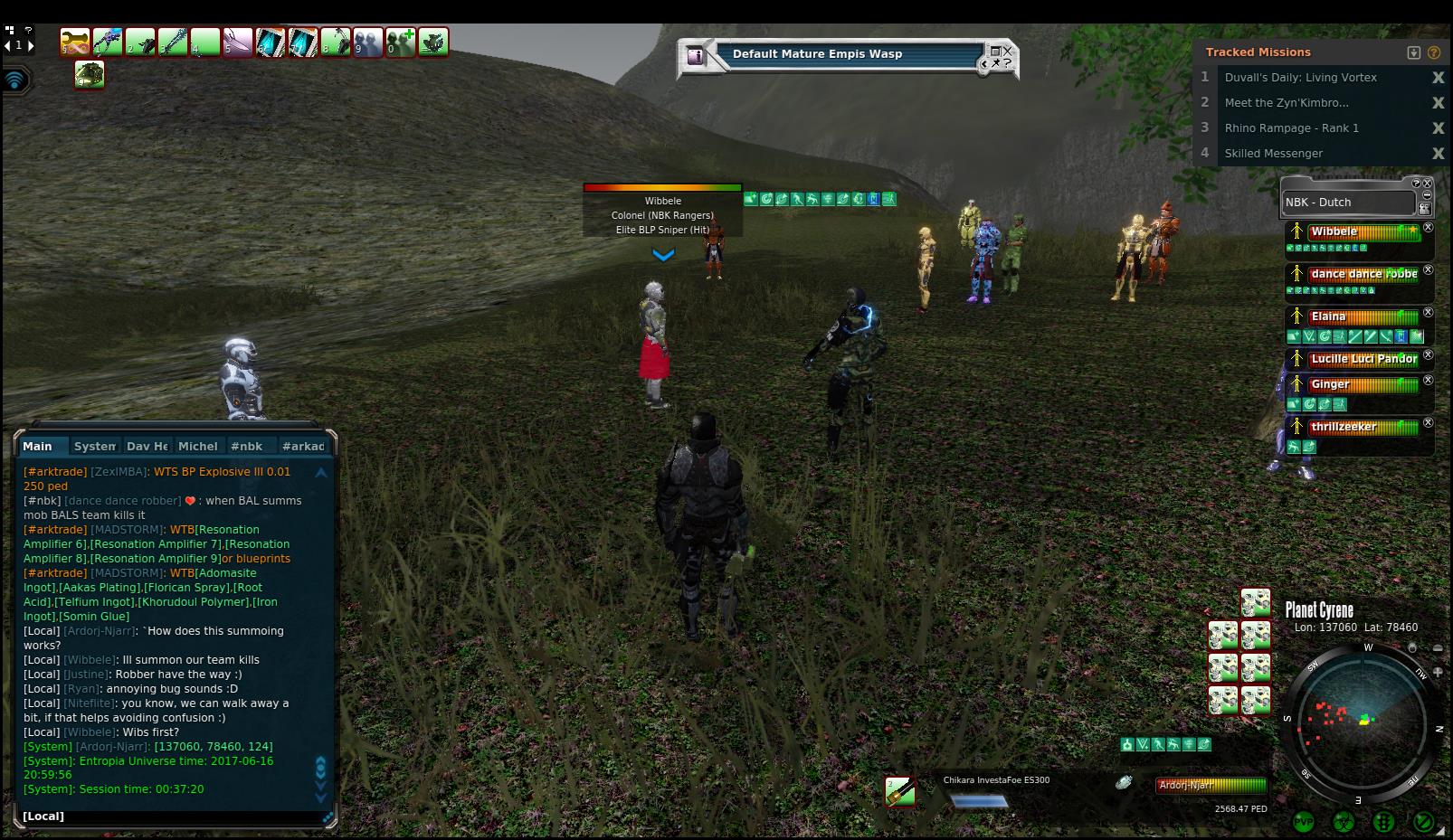
Task: Collapse the Tracked Missions panel
Action: pos(1414,52)
